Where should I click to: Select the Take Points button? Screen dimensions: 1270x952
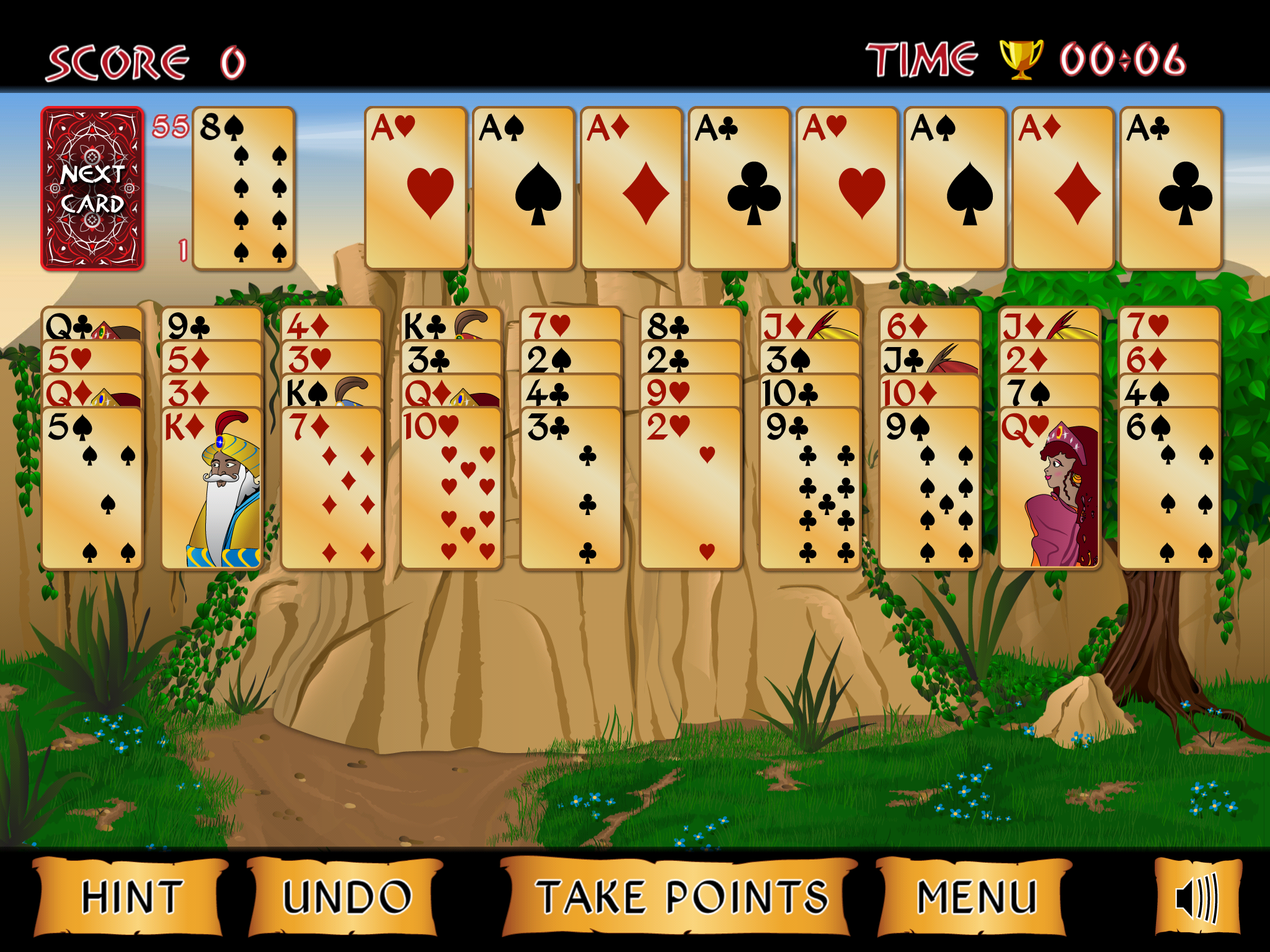coord(680,897)
